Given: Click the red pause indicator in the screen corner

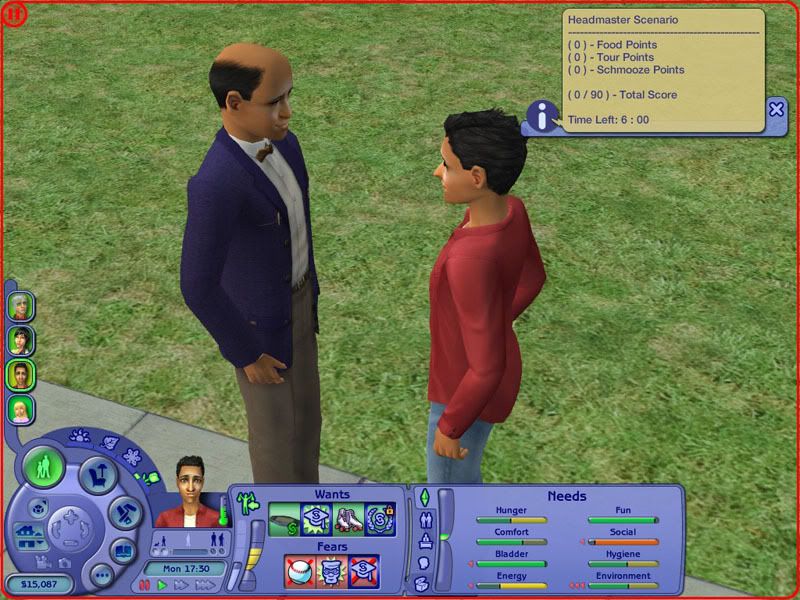Looking at the screenshot, I should pyautogui.click(x=12, y=12).
